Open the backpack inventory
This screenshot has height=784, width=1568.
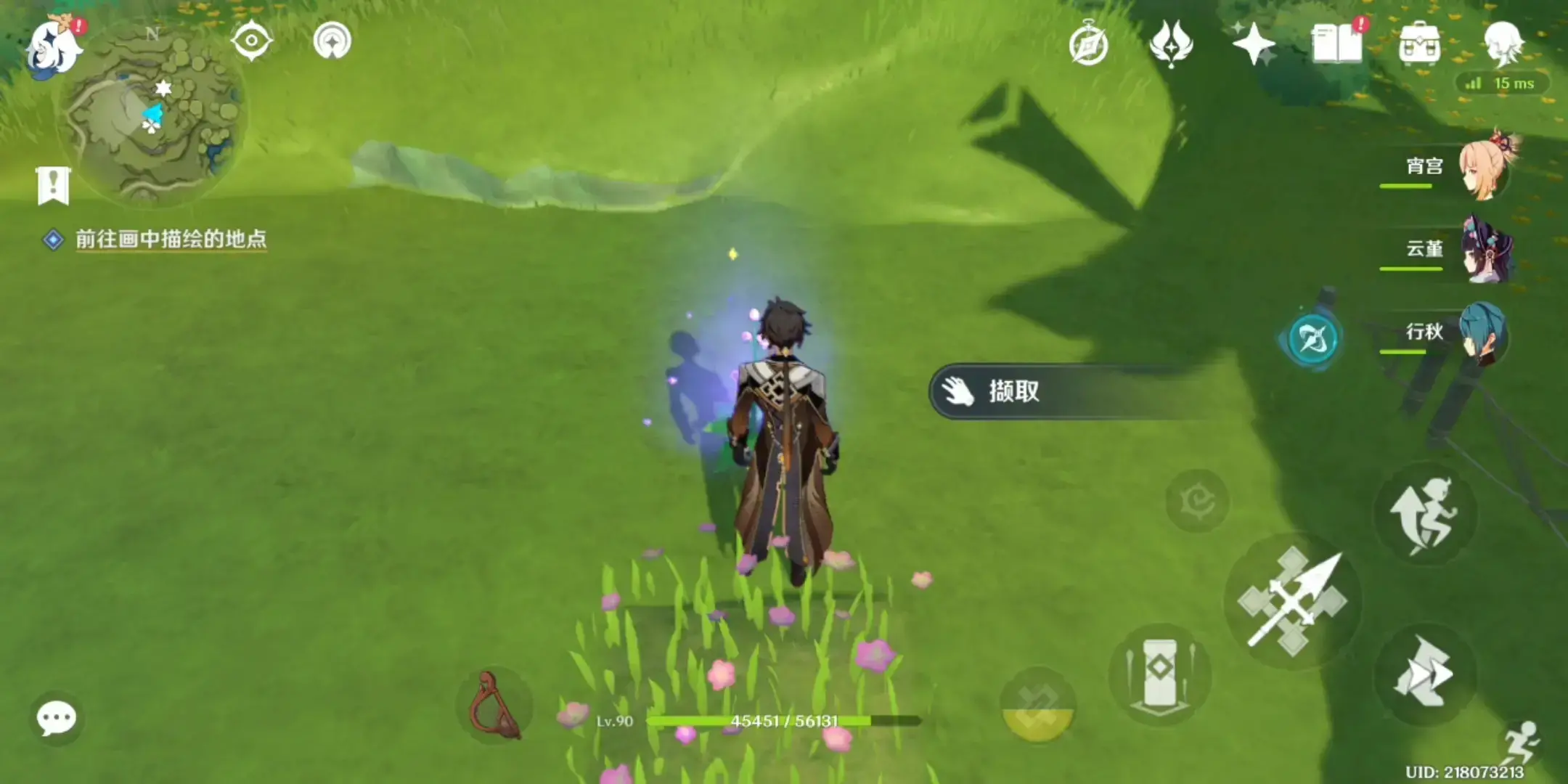[x=1420, y=44]
